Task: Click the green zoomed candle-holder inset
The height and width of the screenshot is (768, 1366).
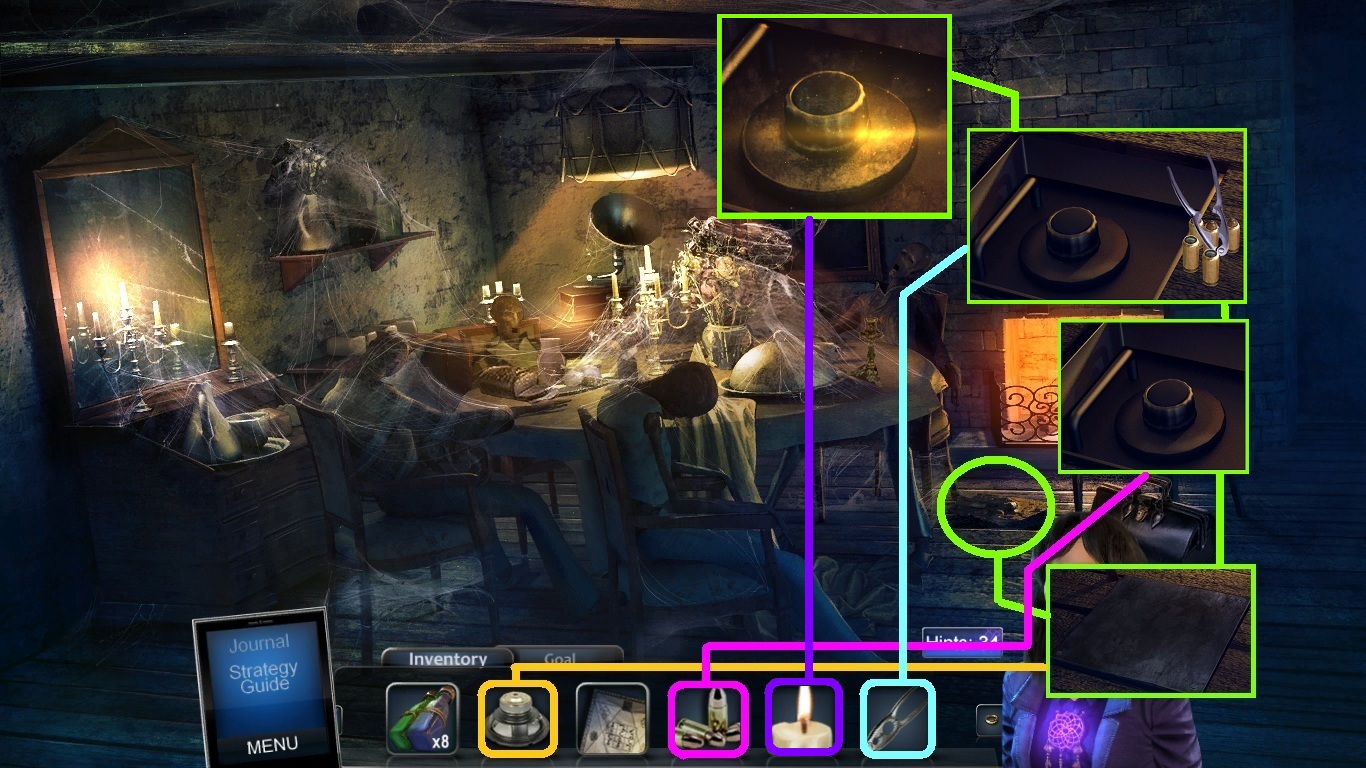Action: click(x=834, y=113)
